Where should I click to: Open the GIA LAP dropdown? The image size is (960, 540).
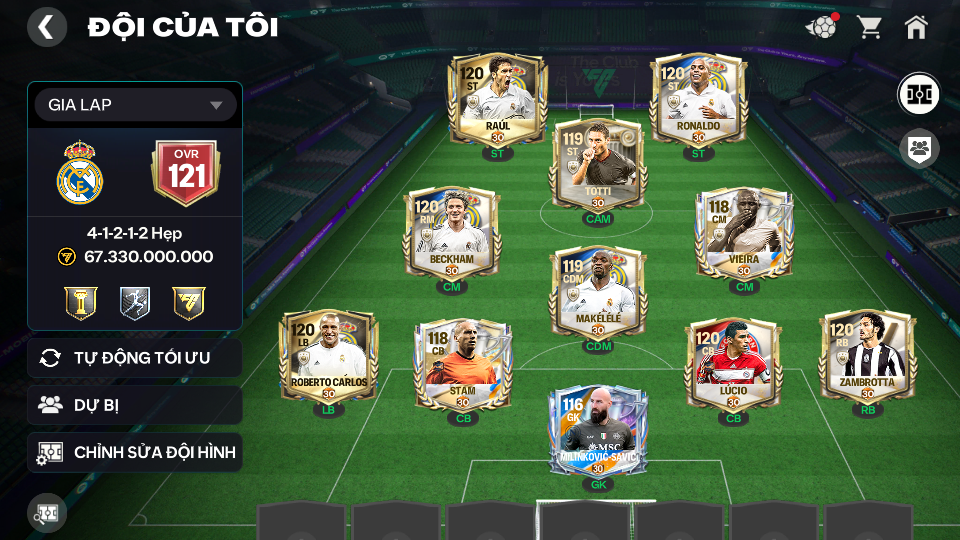[135, 105]
